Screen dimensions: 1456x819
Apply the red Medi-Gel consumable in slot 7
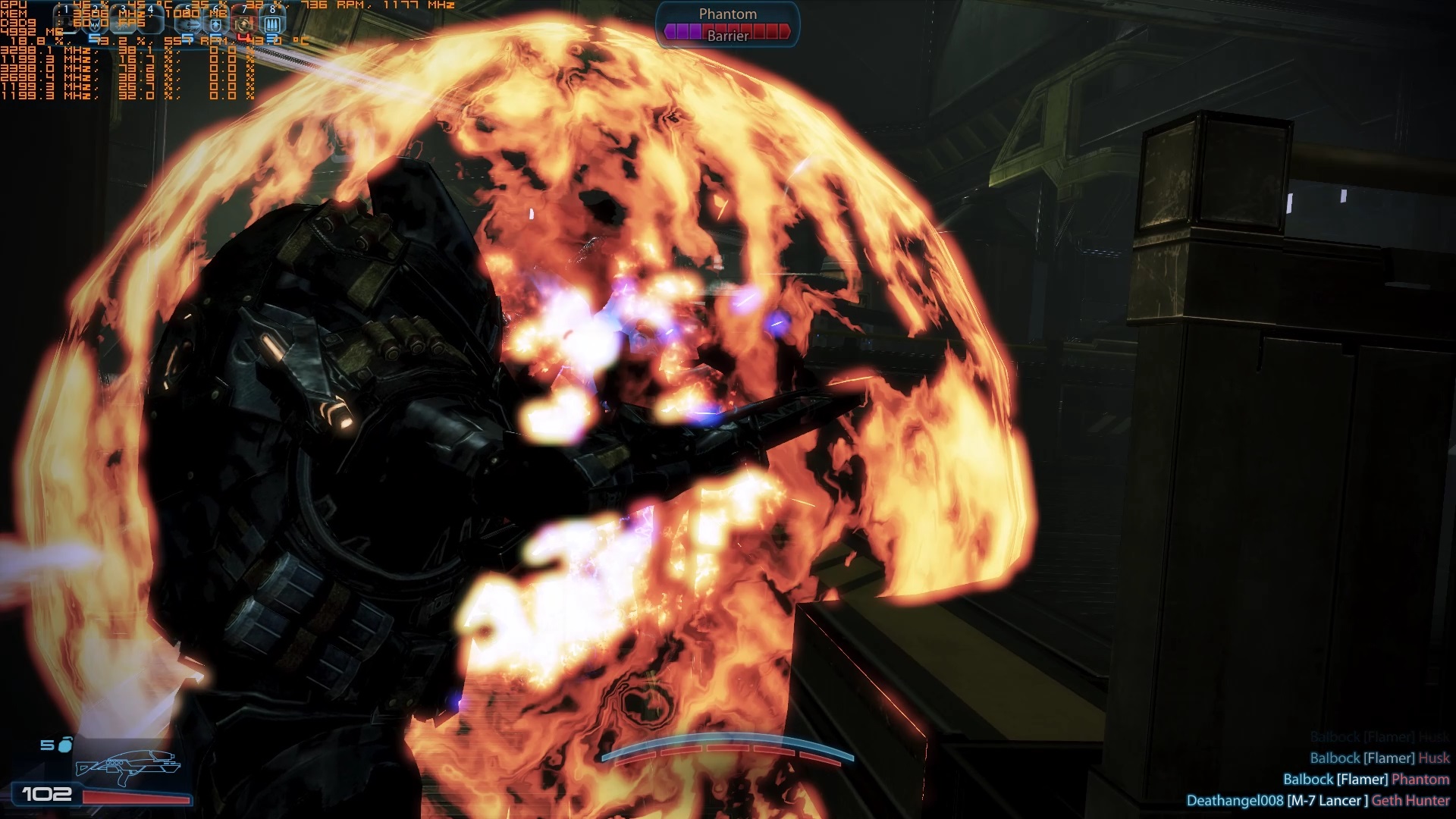coord(243,24)
